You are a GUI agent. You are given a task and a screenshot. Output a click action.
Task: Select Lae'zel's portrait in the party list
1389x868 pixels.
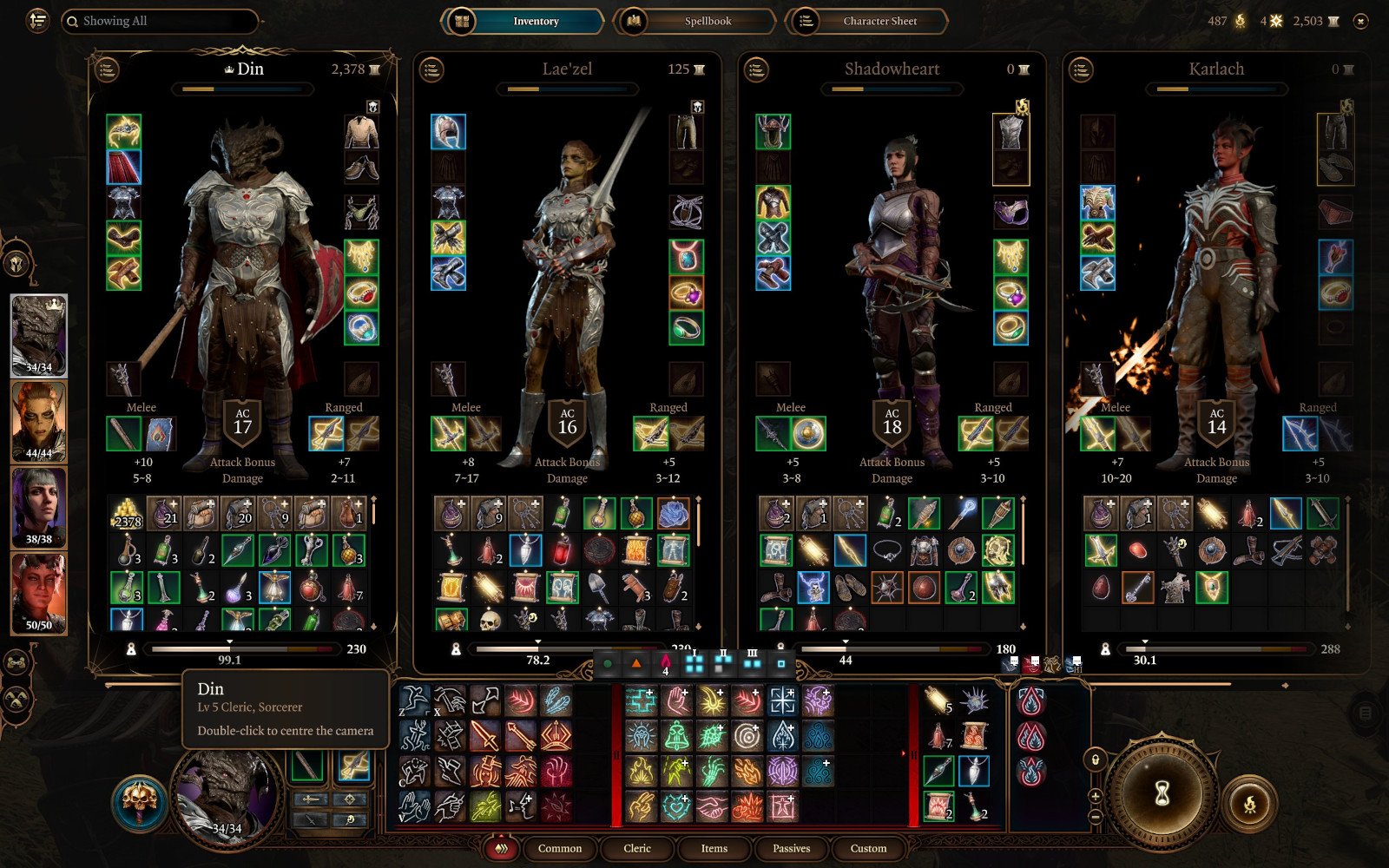point(39,422)
